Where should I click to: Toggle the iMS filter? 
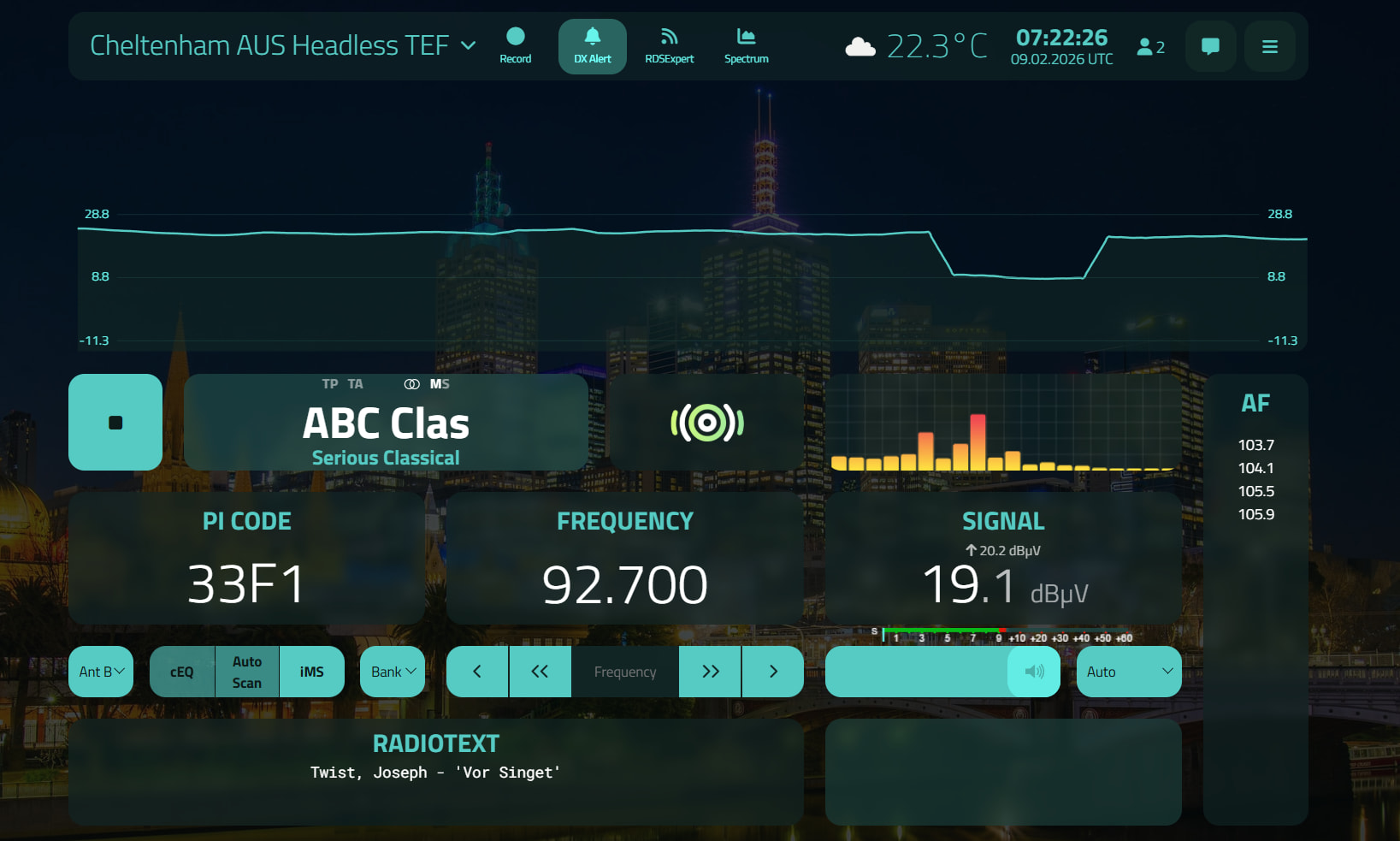312,672
